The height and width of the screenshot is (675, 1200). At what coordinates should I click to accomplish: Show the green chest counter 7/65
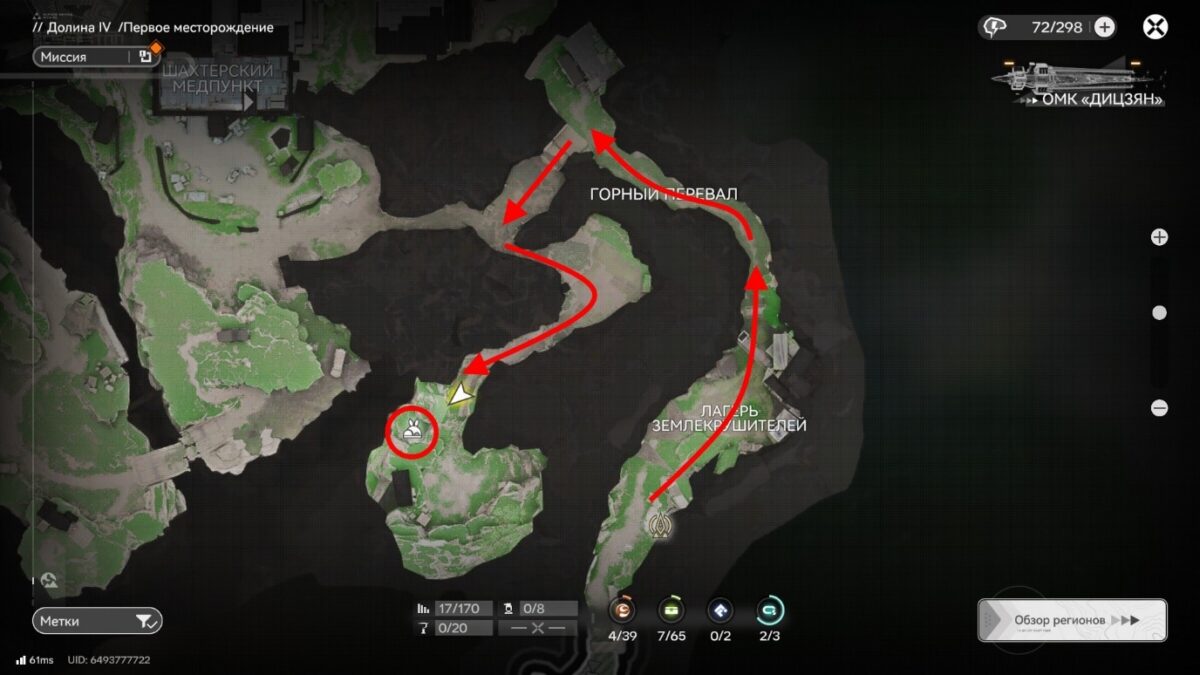coord(670,609)
